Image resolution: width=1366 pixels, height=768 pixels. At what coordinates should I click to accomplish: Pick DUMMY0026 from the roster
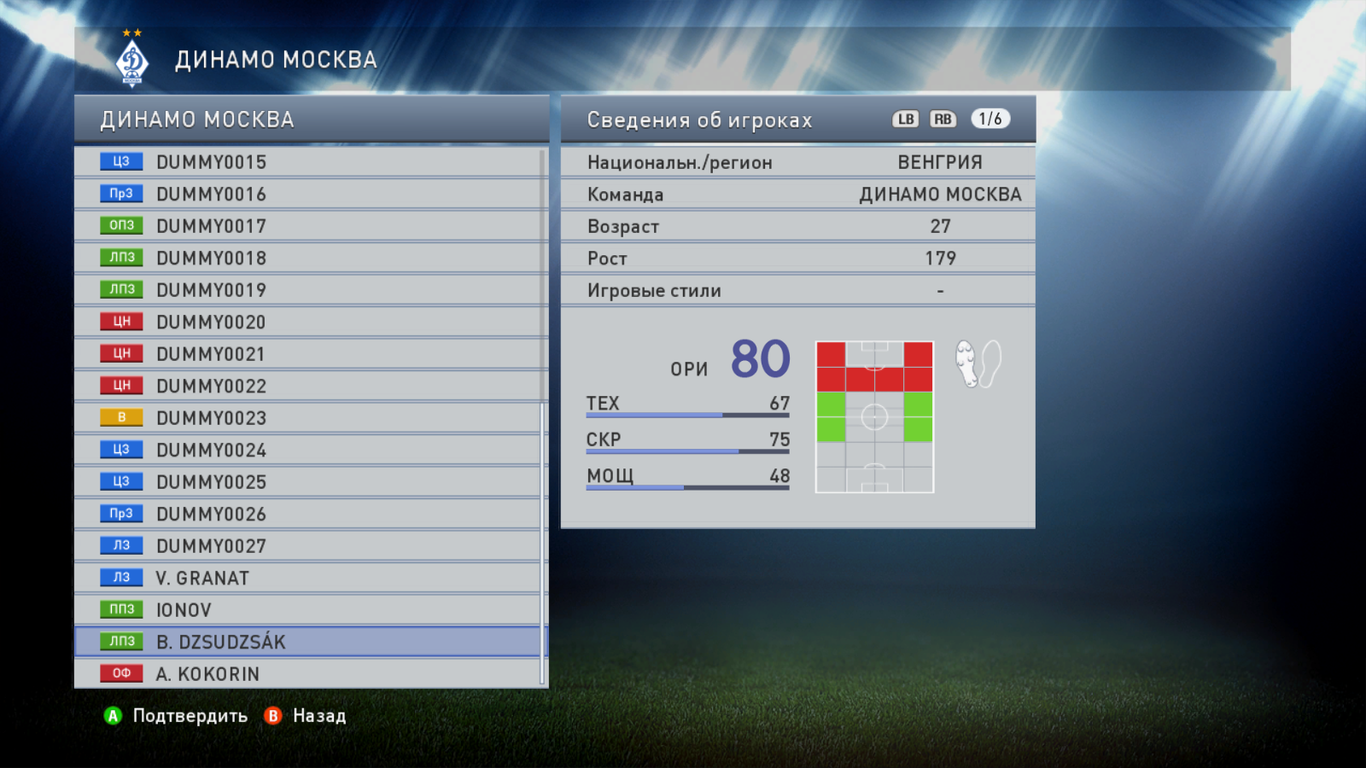coord(310,514)
